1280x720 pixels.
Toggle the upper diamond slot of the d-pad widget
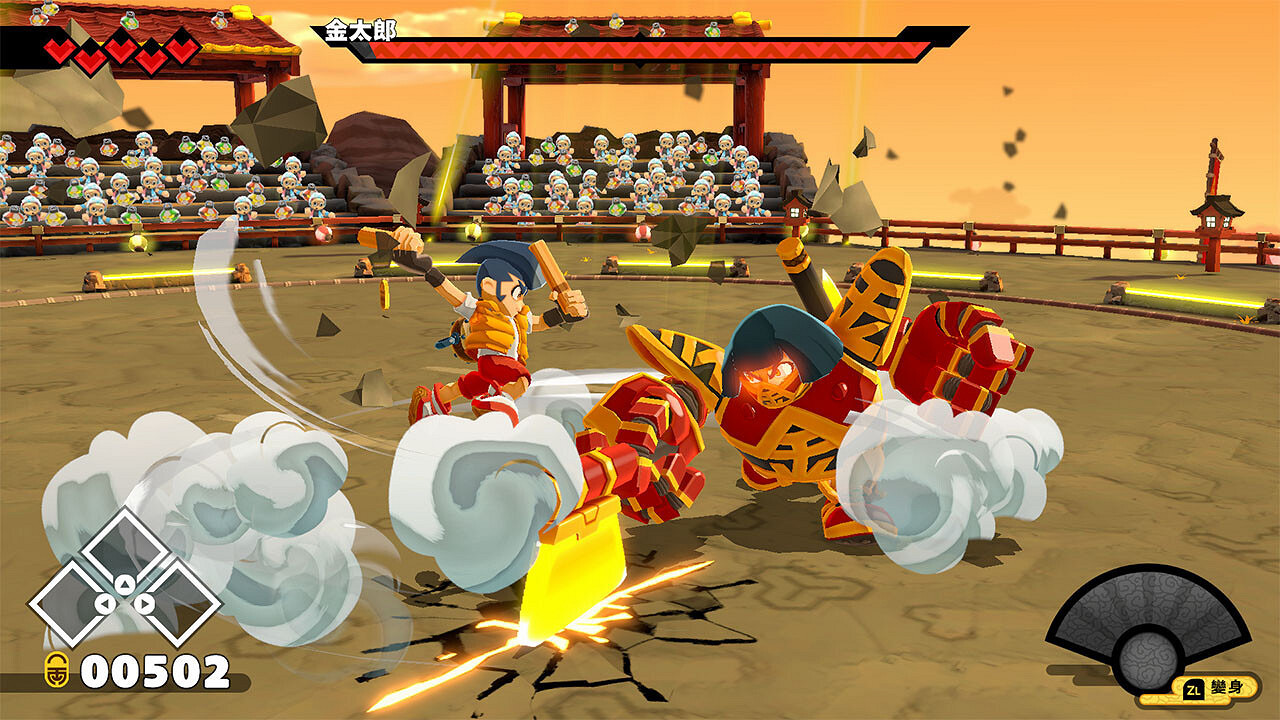125,545
